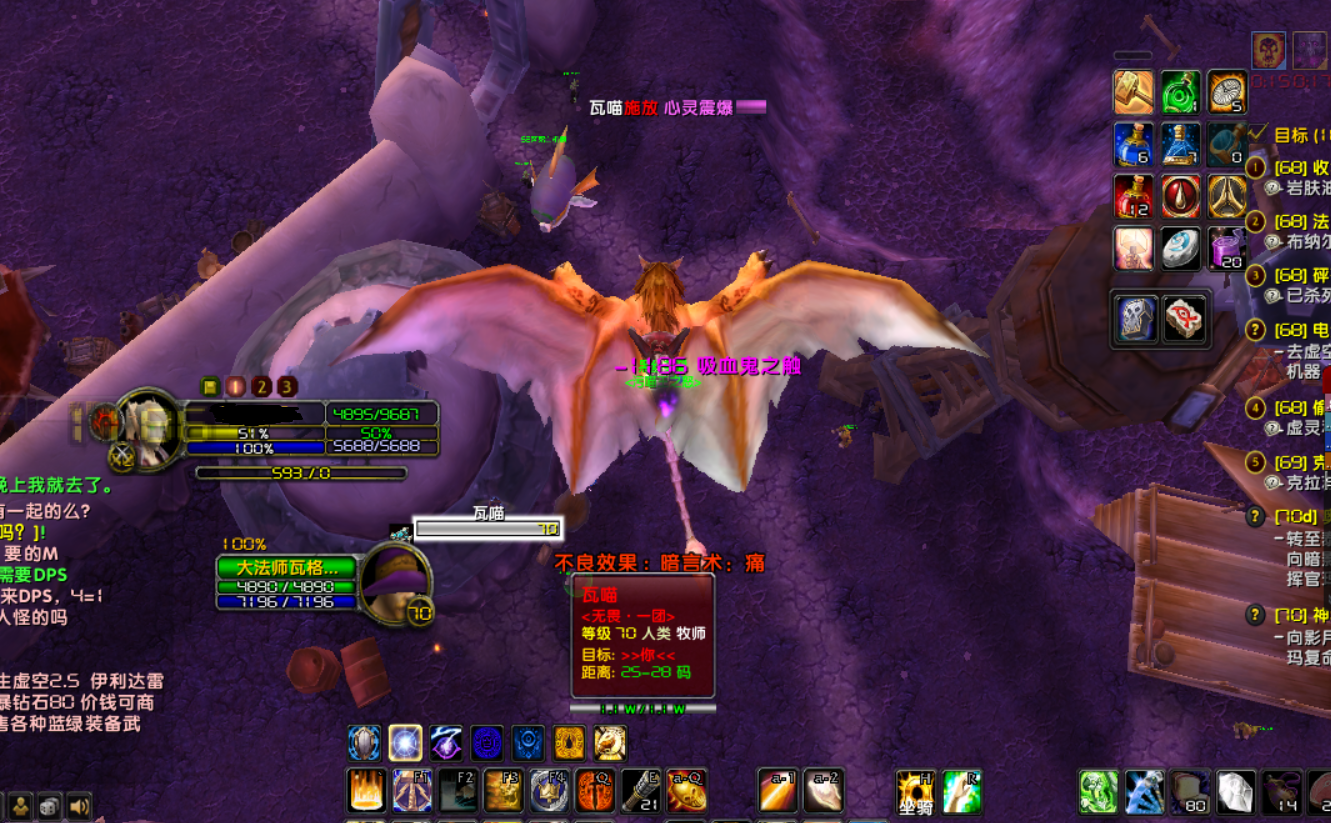
Task: Use the ability bound to F1
Action: click(x=412, y=790)
